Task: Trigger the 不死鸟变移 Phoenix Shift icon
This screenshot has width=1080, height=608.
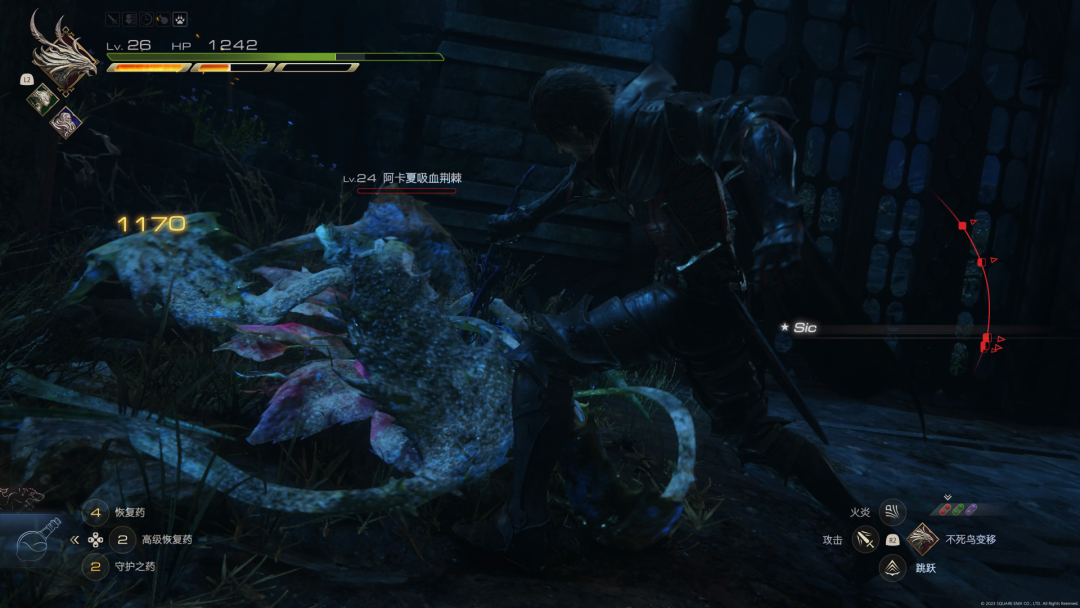Action: (x=921, y=540)
